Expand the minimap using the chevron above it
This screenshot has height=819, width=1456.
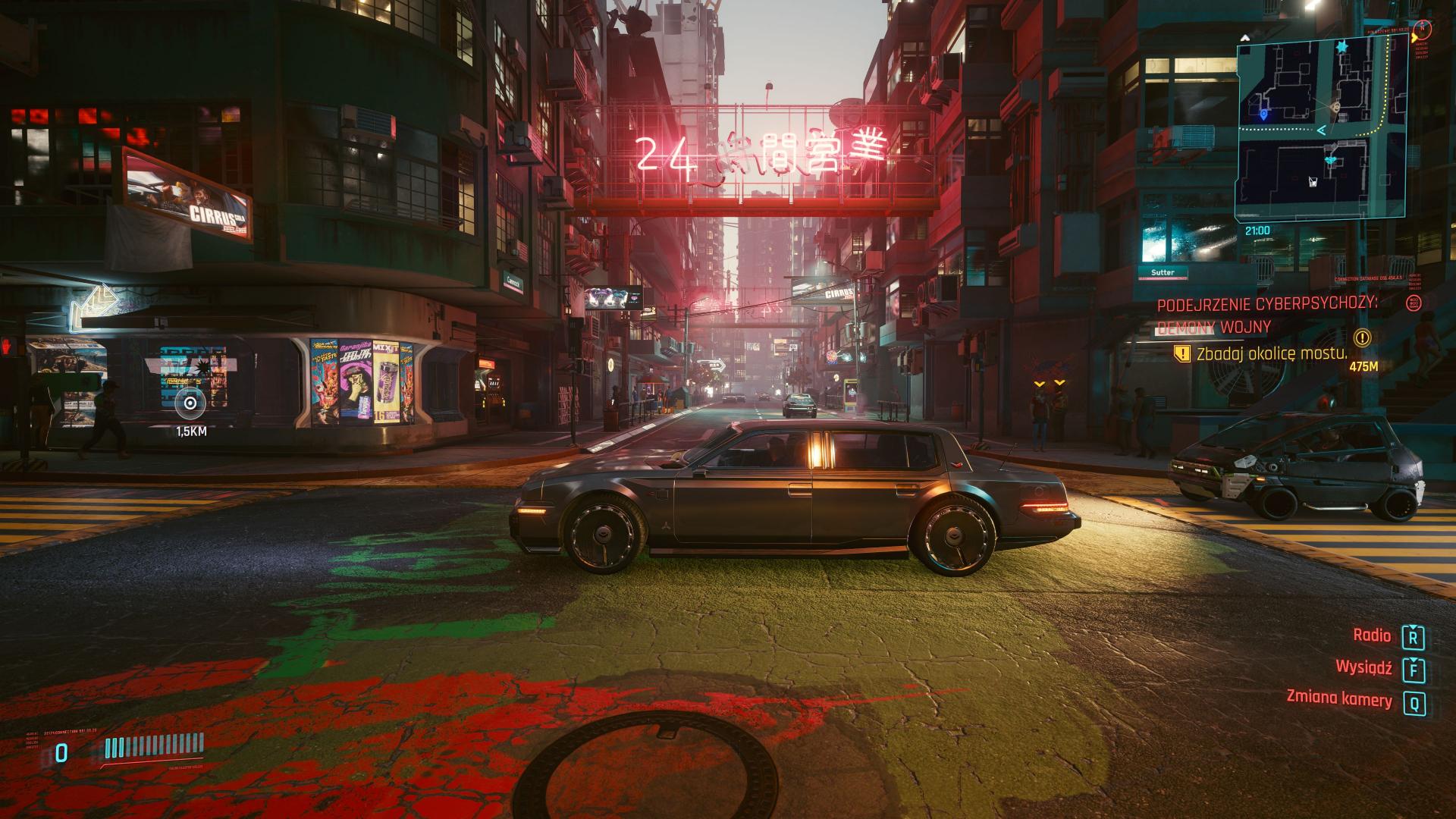pos(1245,36)
